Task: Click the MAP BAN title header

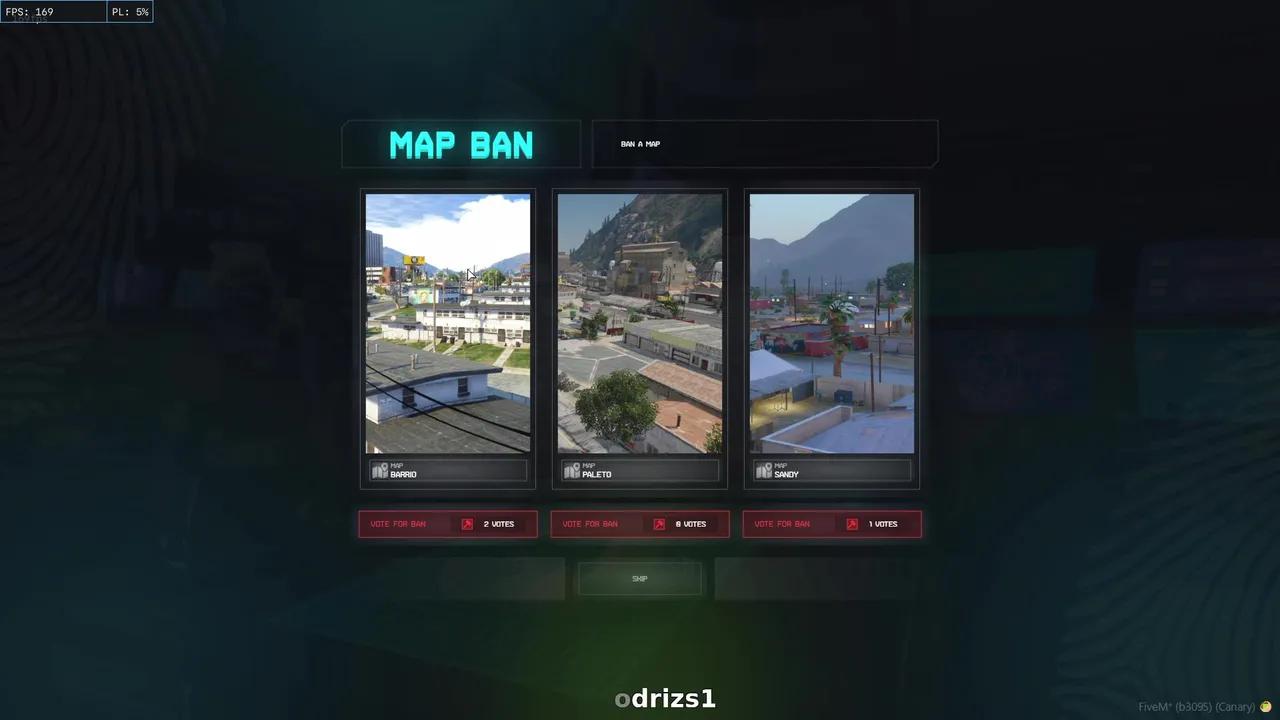Action: pos(461,145)
